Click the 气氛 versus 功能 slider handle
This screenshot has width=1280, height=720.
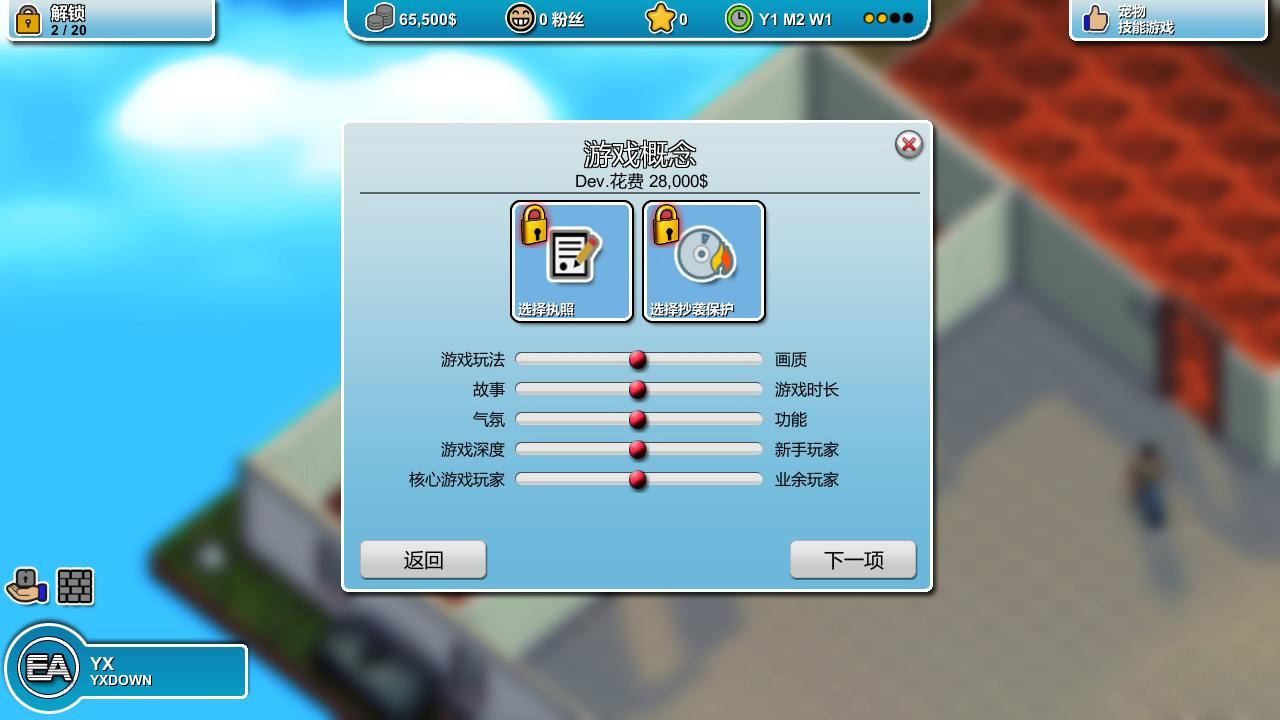(637, 419)
